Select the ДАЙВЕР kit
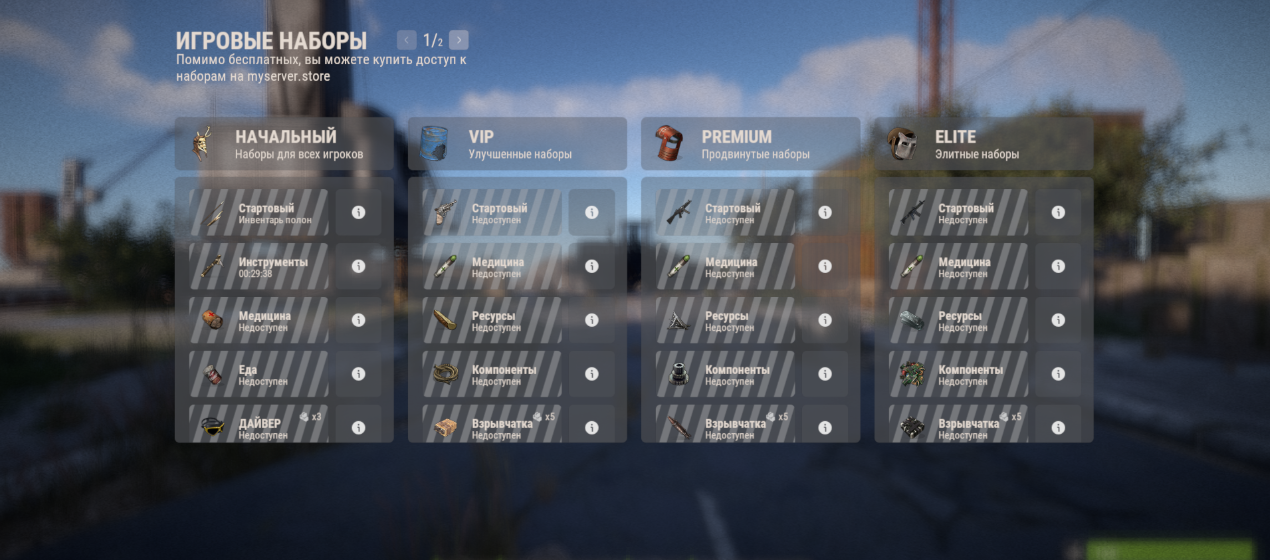 click(258, 425)
